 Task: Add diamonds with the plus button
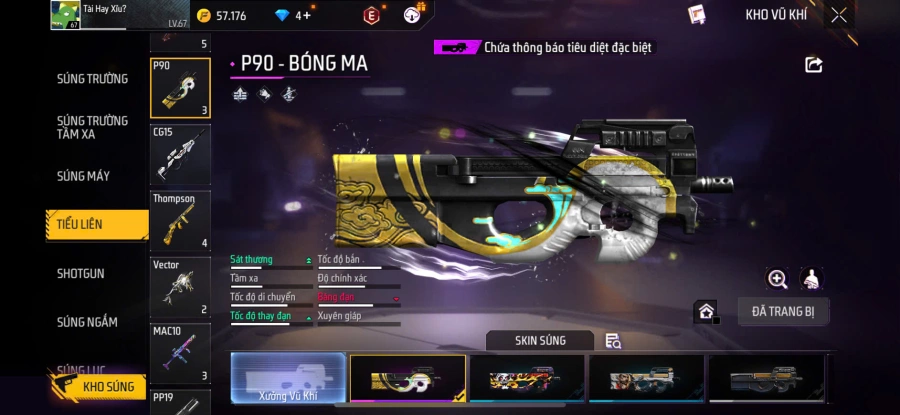[x=306, y=15]
